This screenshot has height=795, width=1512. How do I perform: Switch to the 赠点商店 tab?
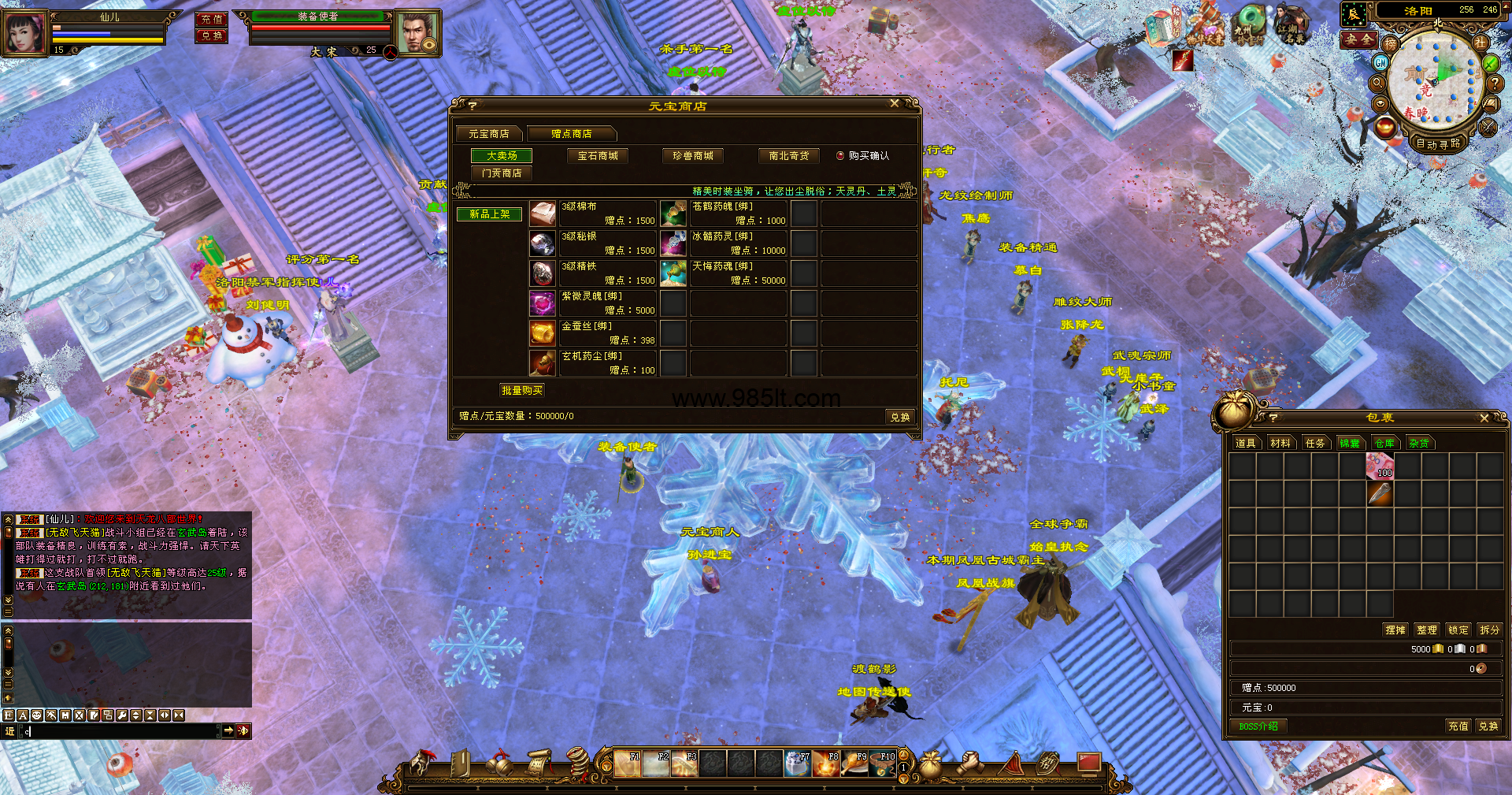point(572,134)
